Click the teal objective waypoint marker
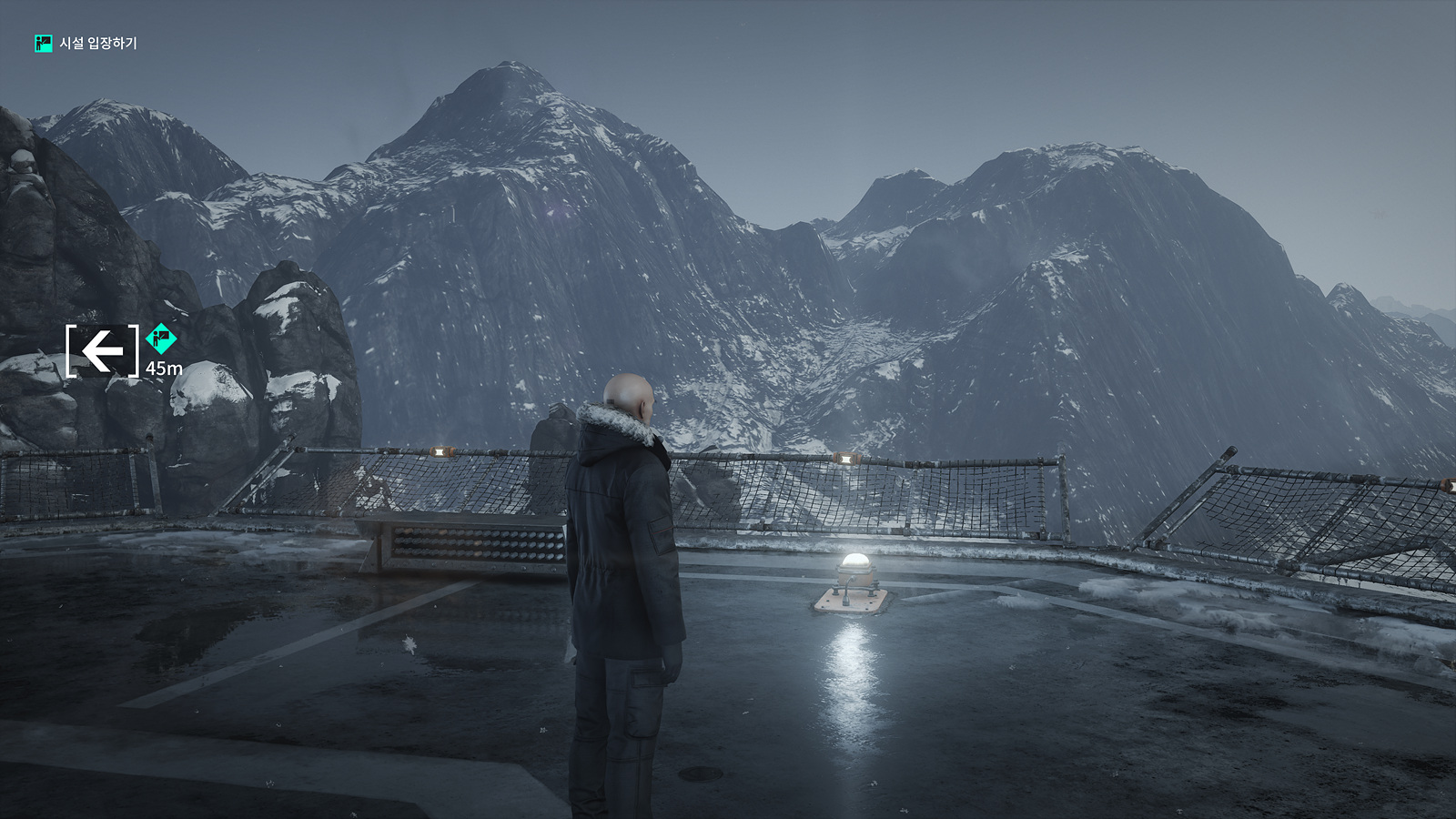 (x=161, y=339)
